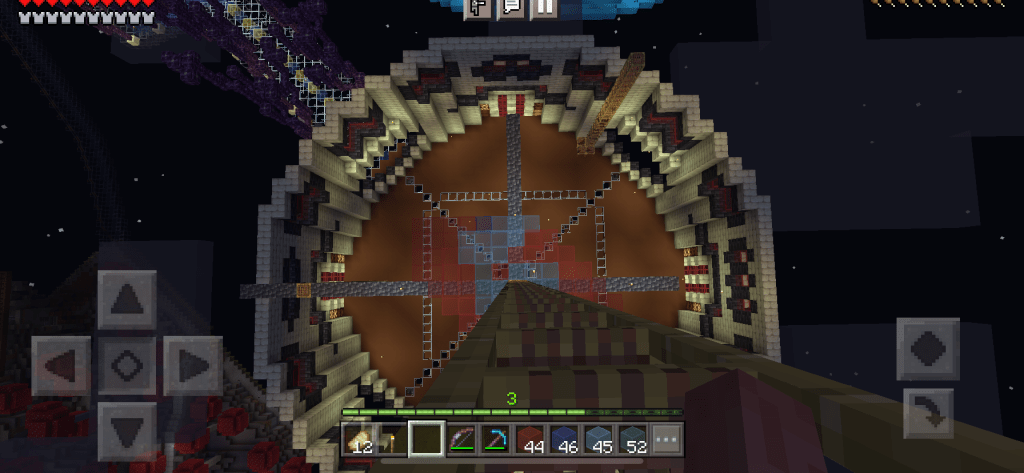Screen dimensions: 1024x473
Task: Tap the move left arrow
Action: 62,365
